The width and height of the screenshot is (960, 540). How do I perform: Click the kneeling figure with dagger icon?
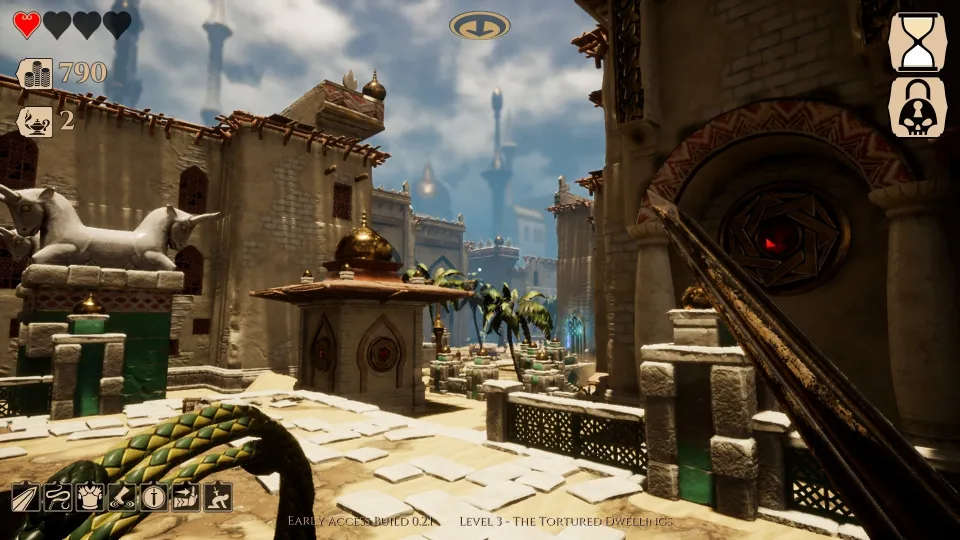click(x=218, y=496)
